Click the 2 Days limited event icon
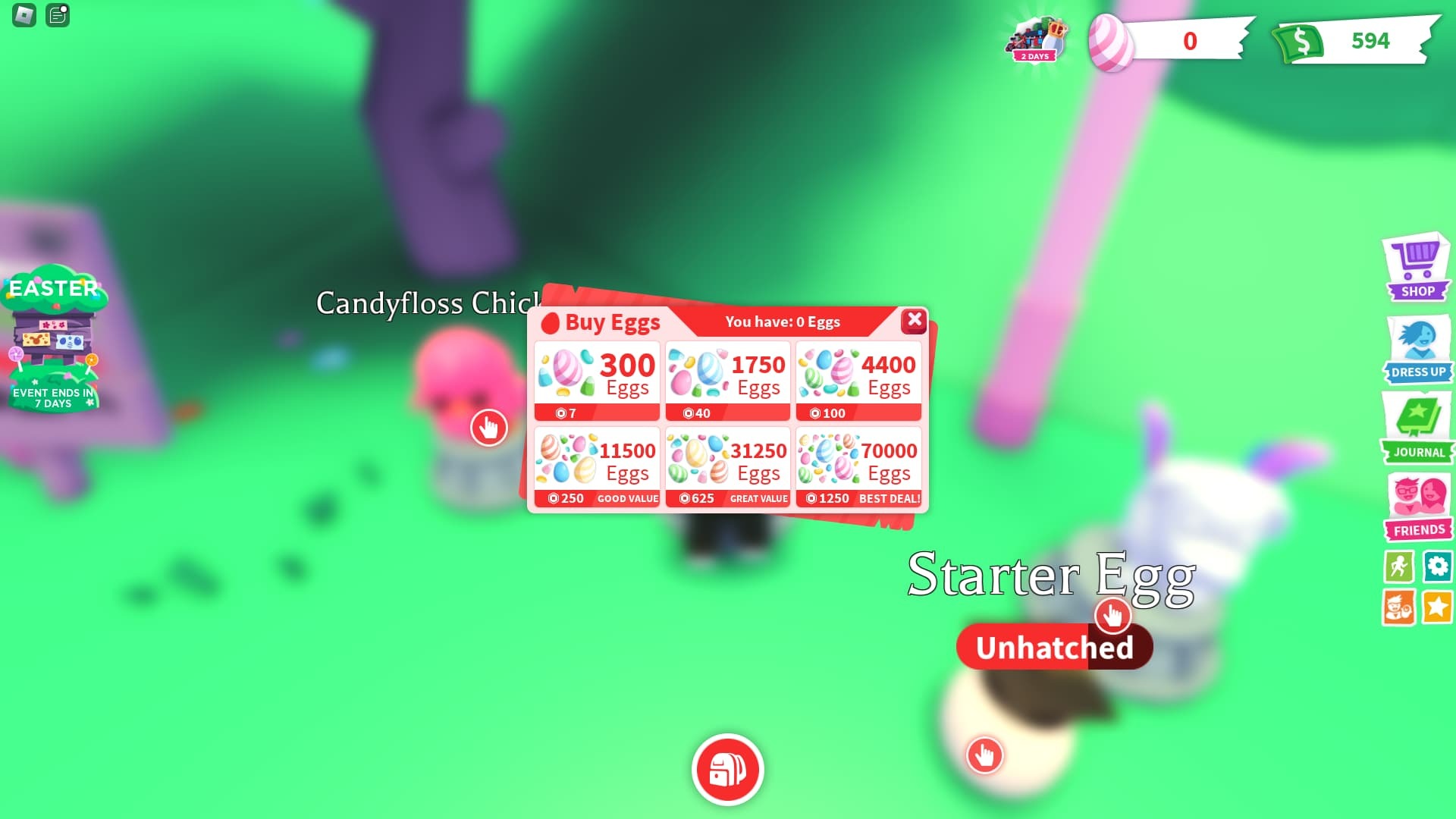1456x819 pixels. (1037, 39)
